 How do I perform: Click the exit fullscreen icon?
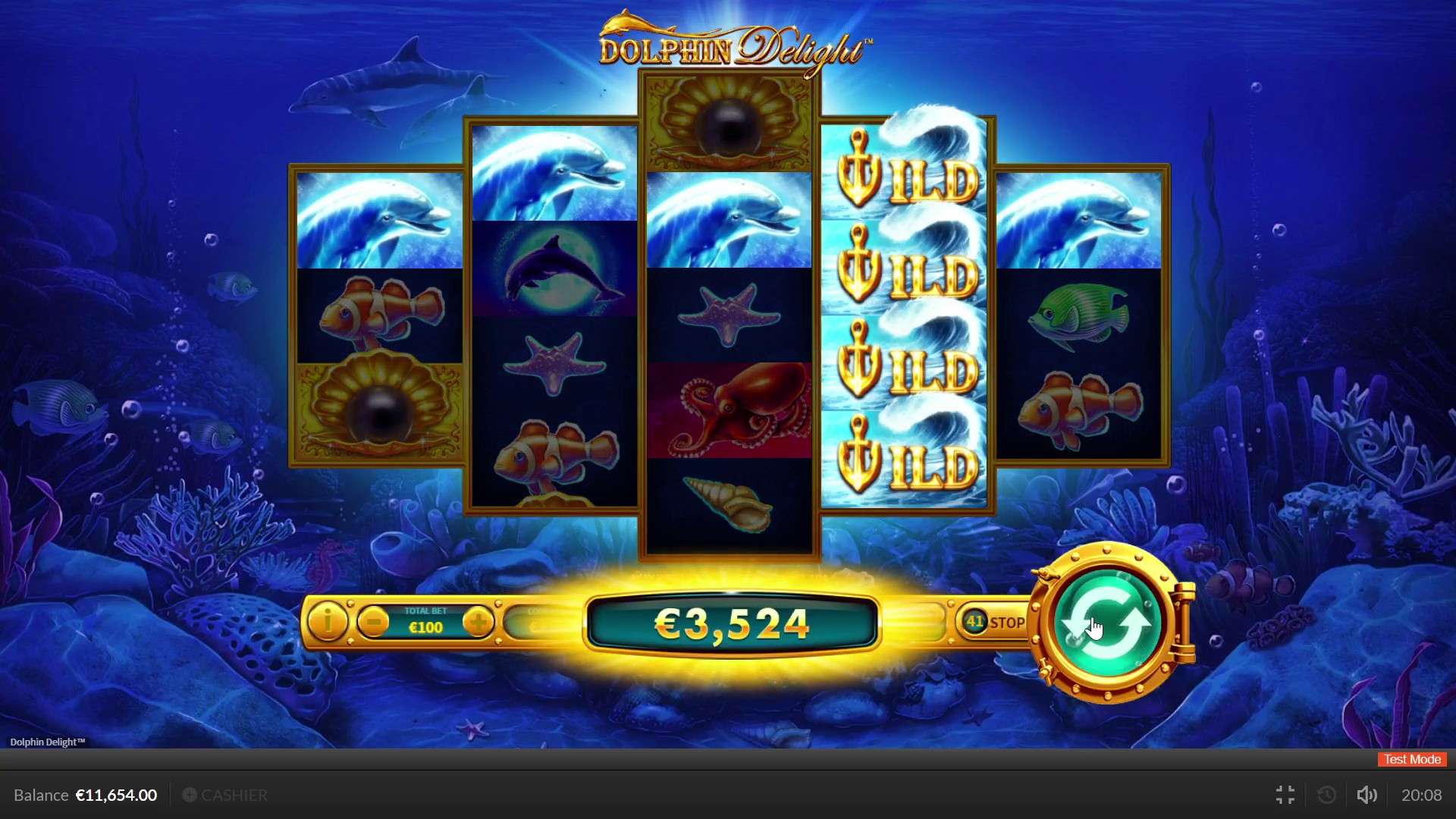[x=1285, y=795]
